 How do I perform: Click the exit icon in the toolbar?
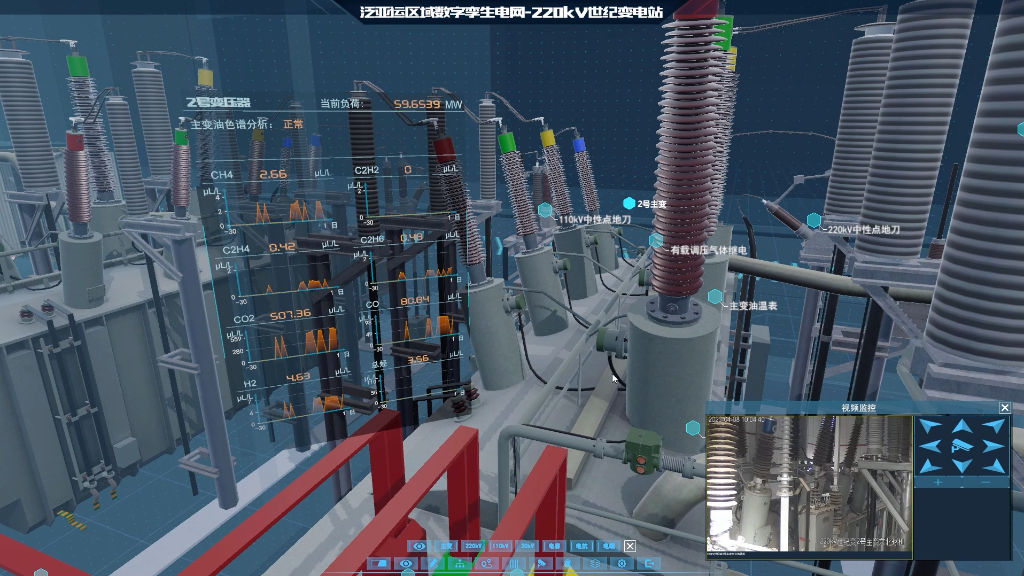[649, 563]
